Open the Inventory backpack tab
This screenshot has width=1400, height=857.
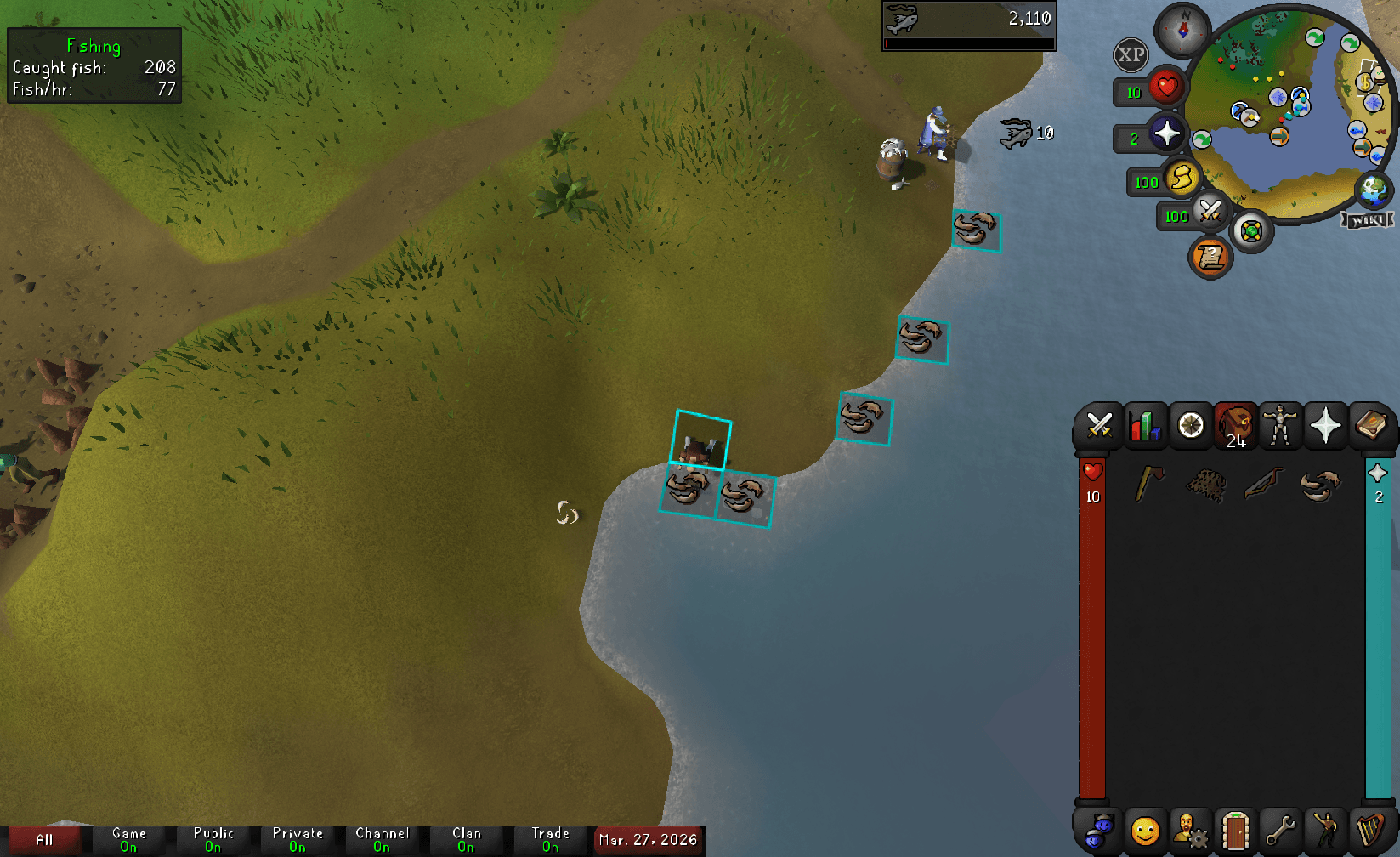[1235, 426]
